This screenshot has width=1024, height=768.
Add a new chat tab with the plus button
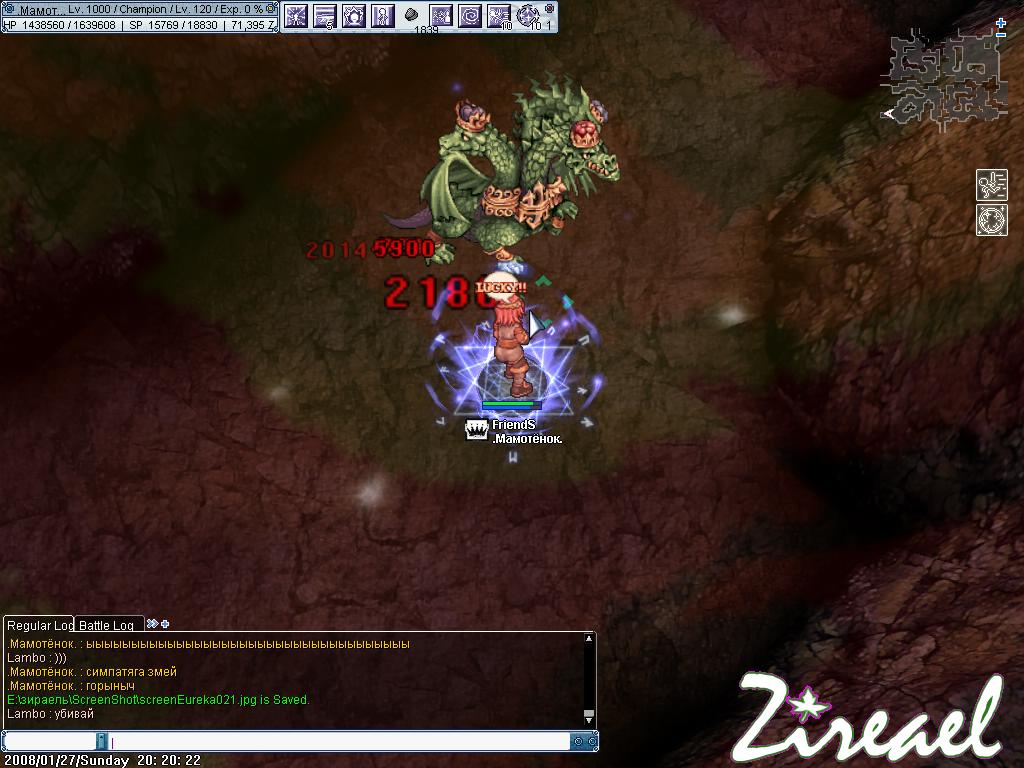pos(165,624)
